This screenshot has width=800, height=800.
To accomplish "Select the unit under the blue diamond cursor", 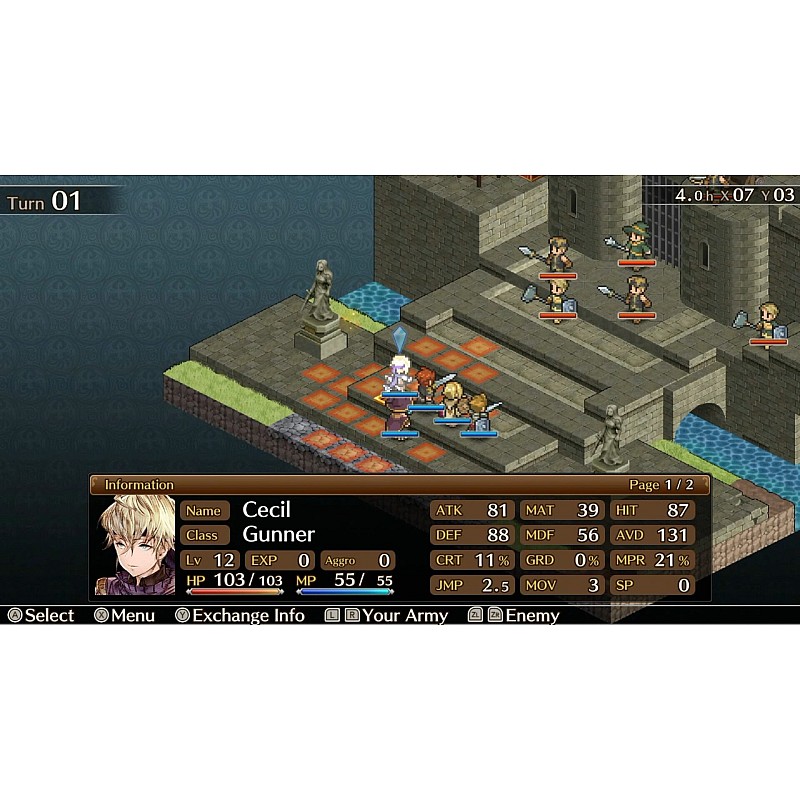I will coord(400,374).
